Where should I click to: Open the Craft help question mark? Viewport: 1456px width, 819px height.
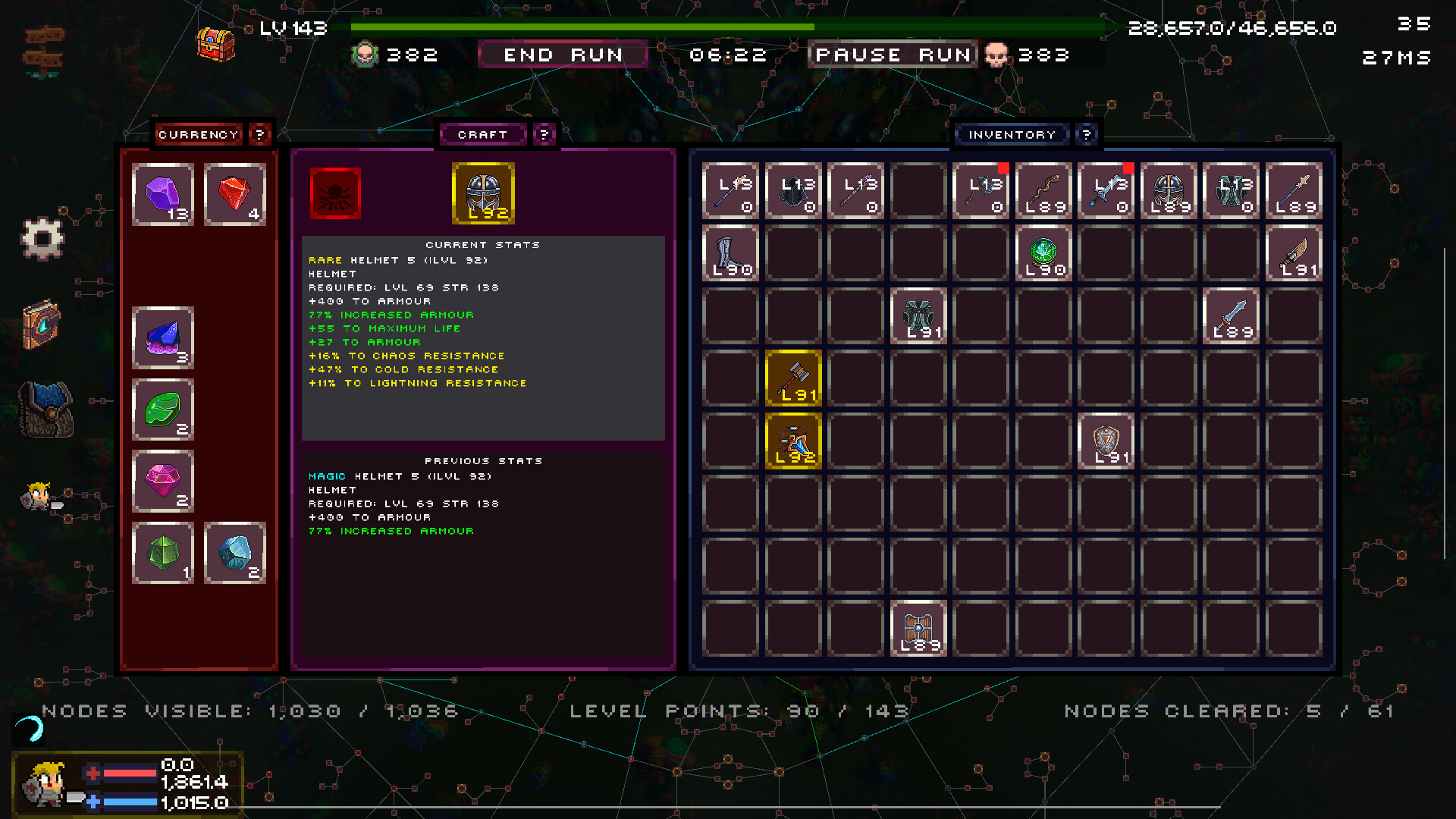click(x=544, y=135)
